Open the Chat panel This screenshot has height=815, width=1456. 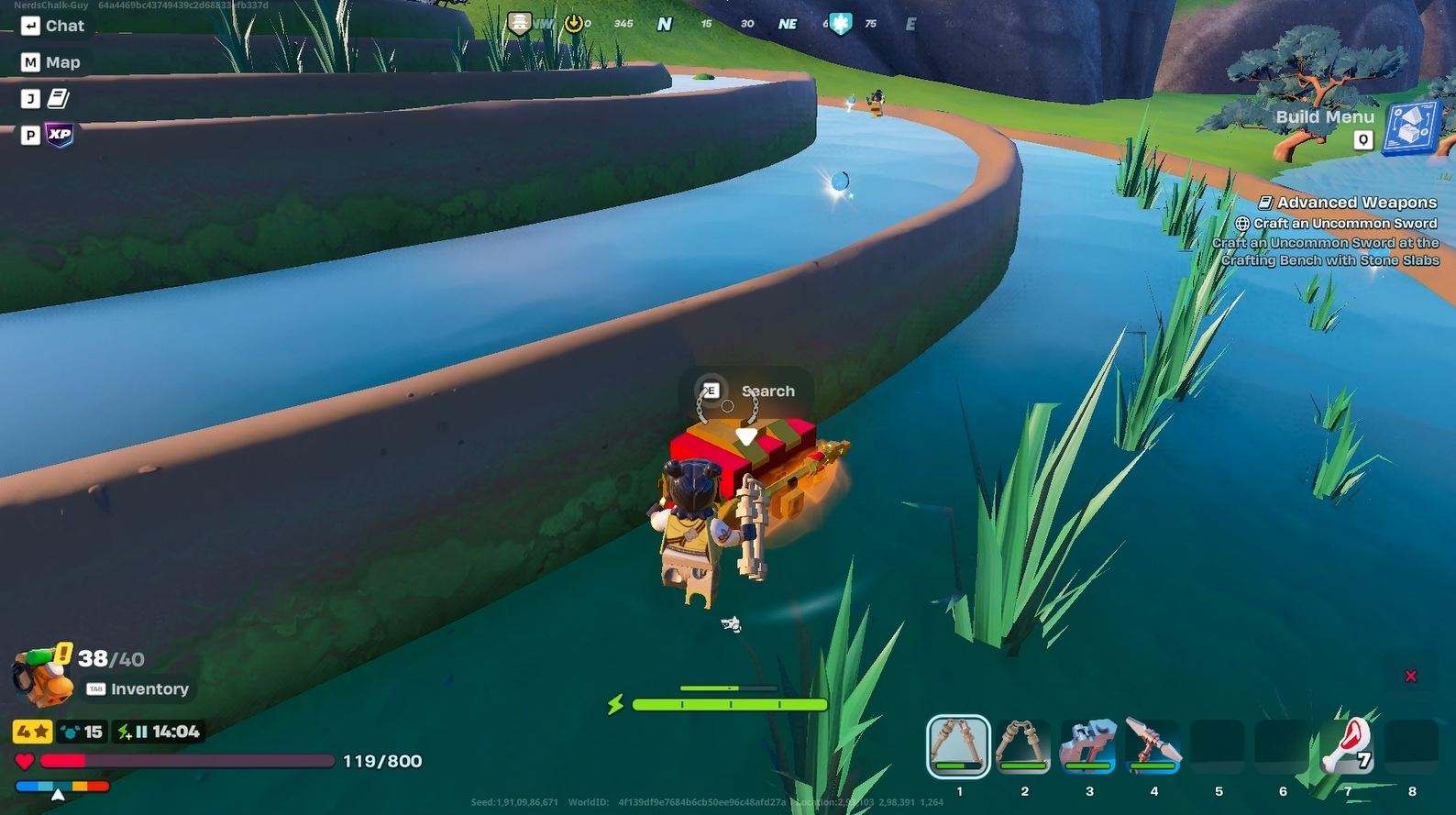[52, 26]
